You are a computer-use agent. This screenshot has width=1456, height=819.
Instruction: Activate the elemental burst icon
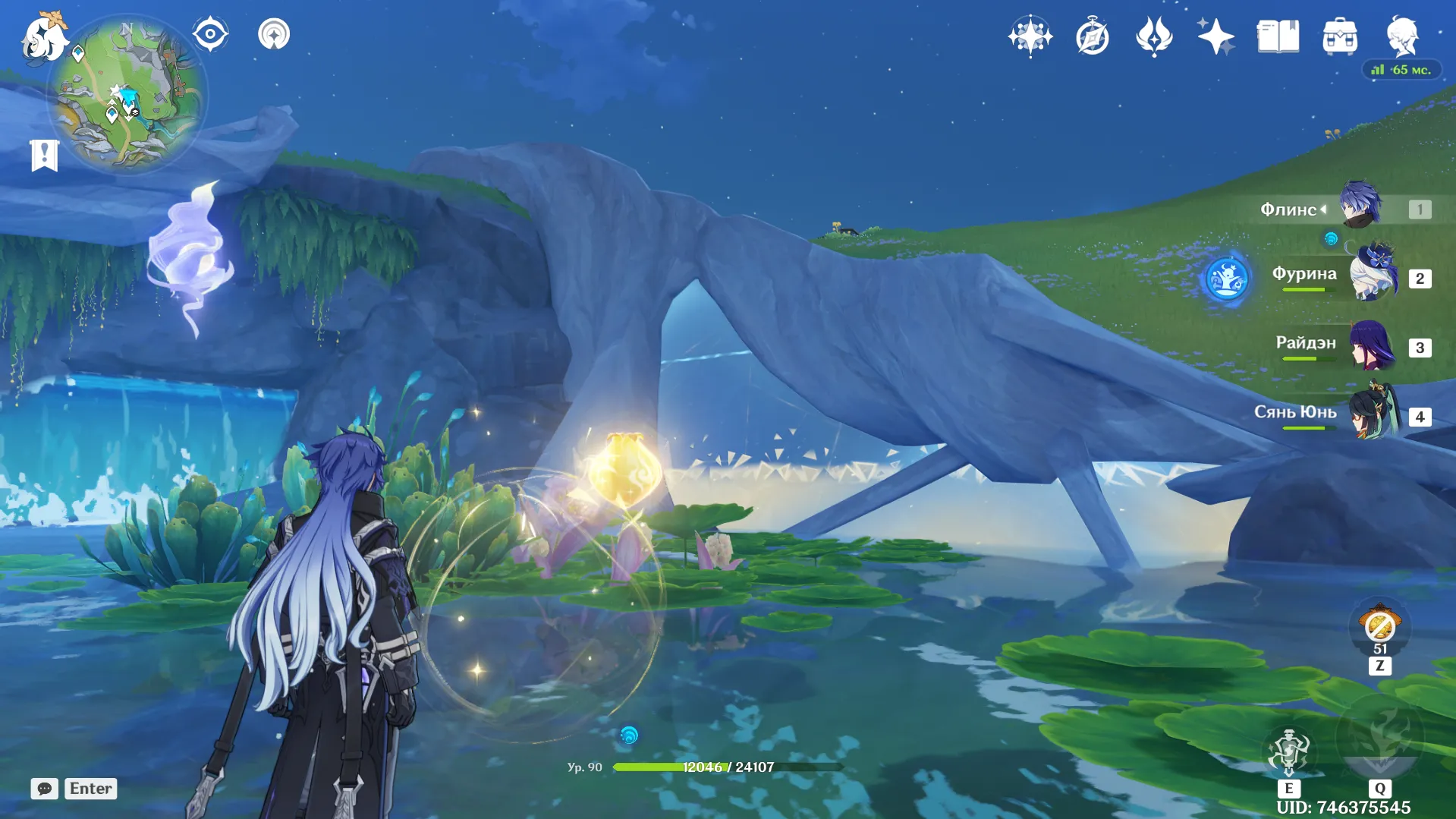[x=1379, y=735]
